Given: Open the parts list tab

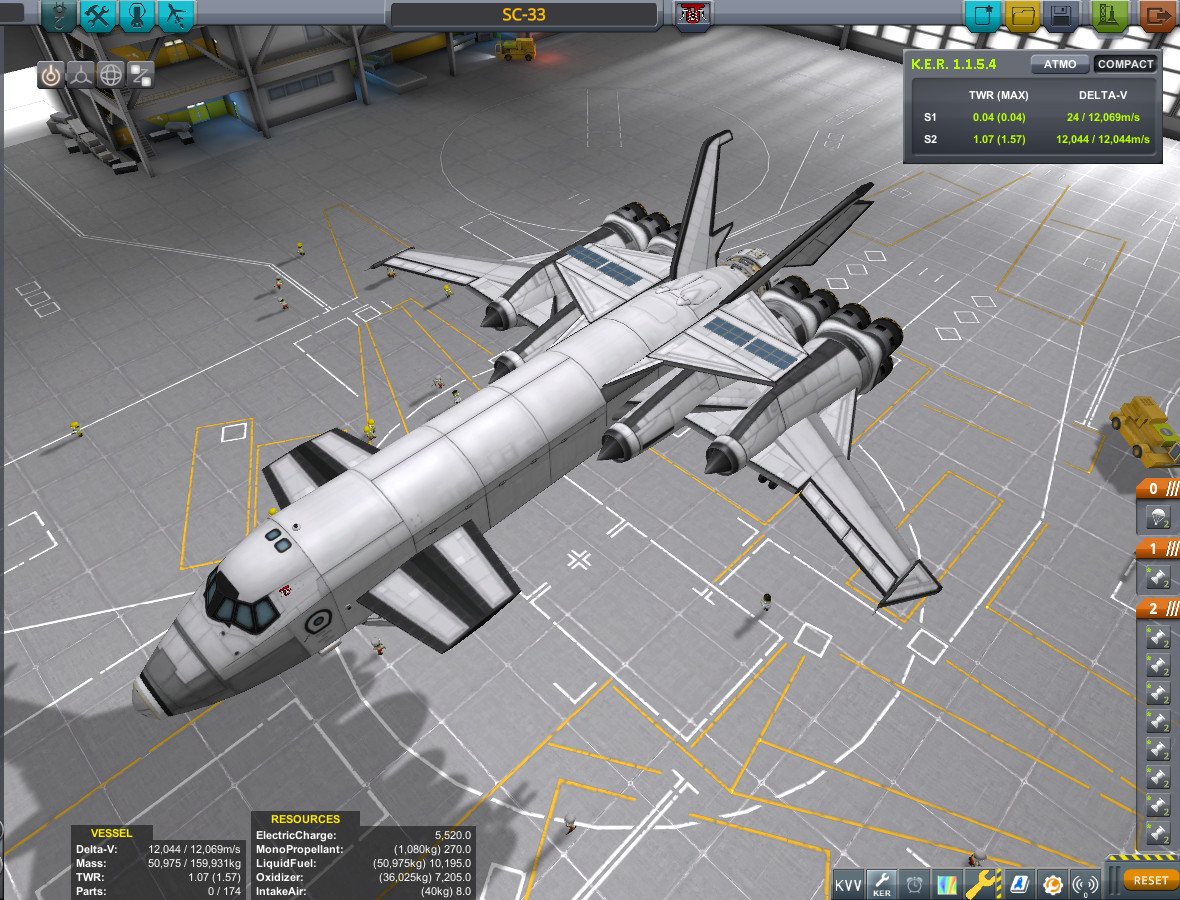Looking at the screenshot, I should 59,15.
